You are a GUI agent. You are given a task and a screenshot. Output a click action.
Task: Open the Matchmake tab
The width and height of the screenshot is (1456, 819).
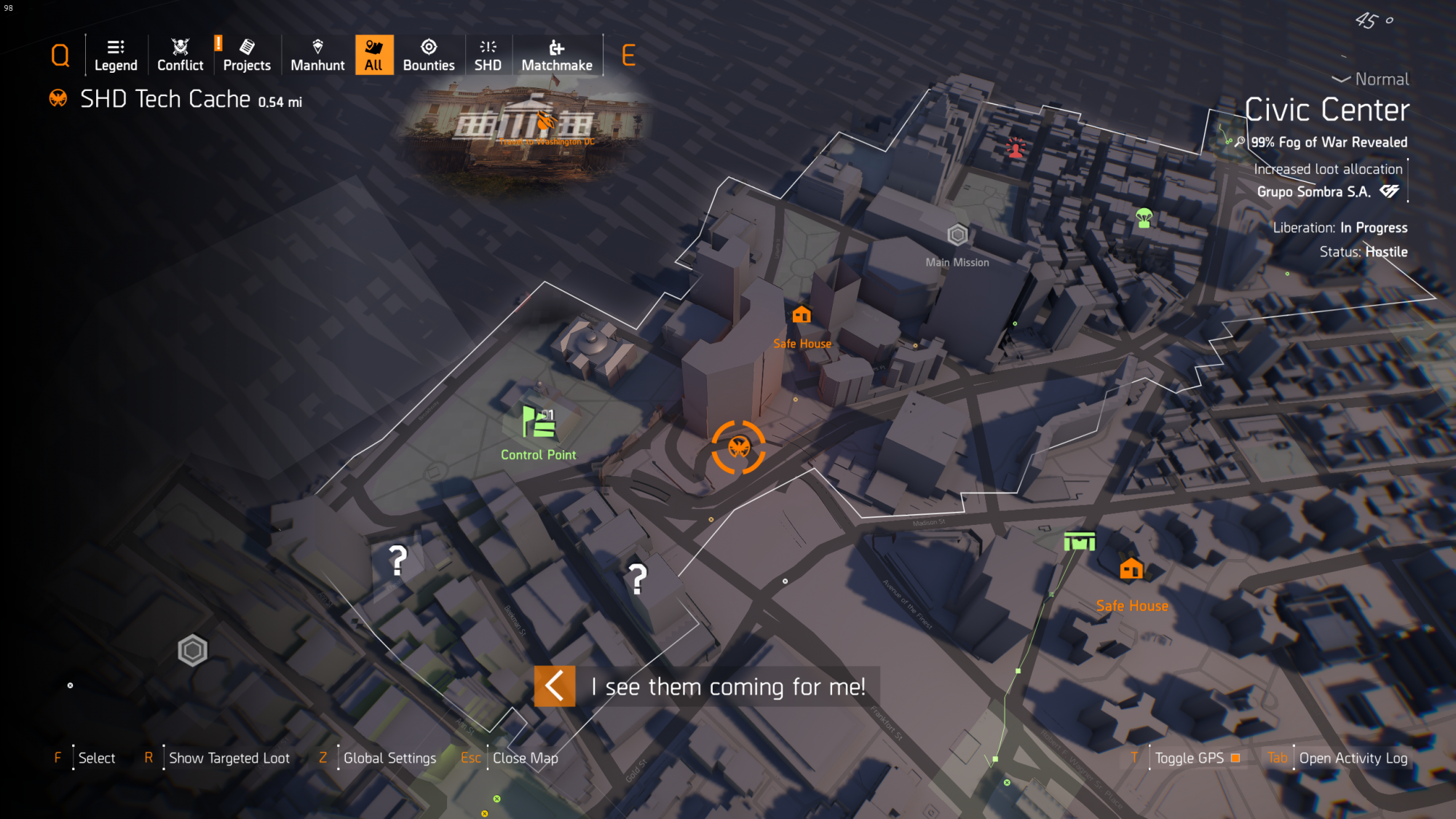click(557, 55)
